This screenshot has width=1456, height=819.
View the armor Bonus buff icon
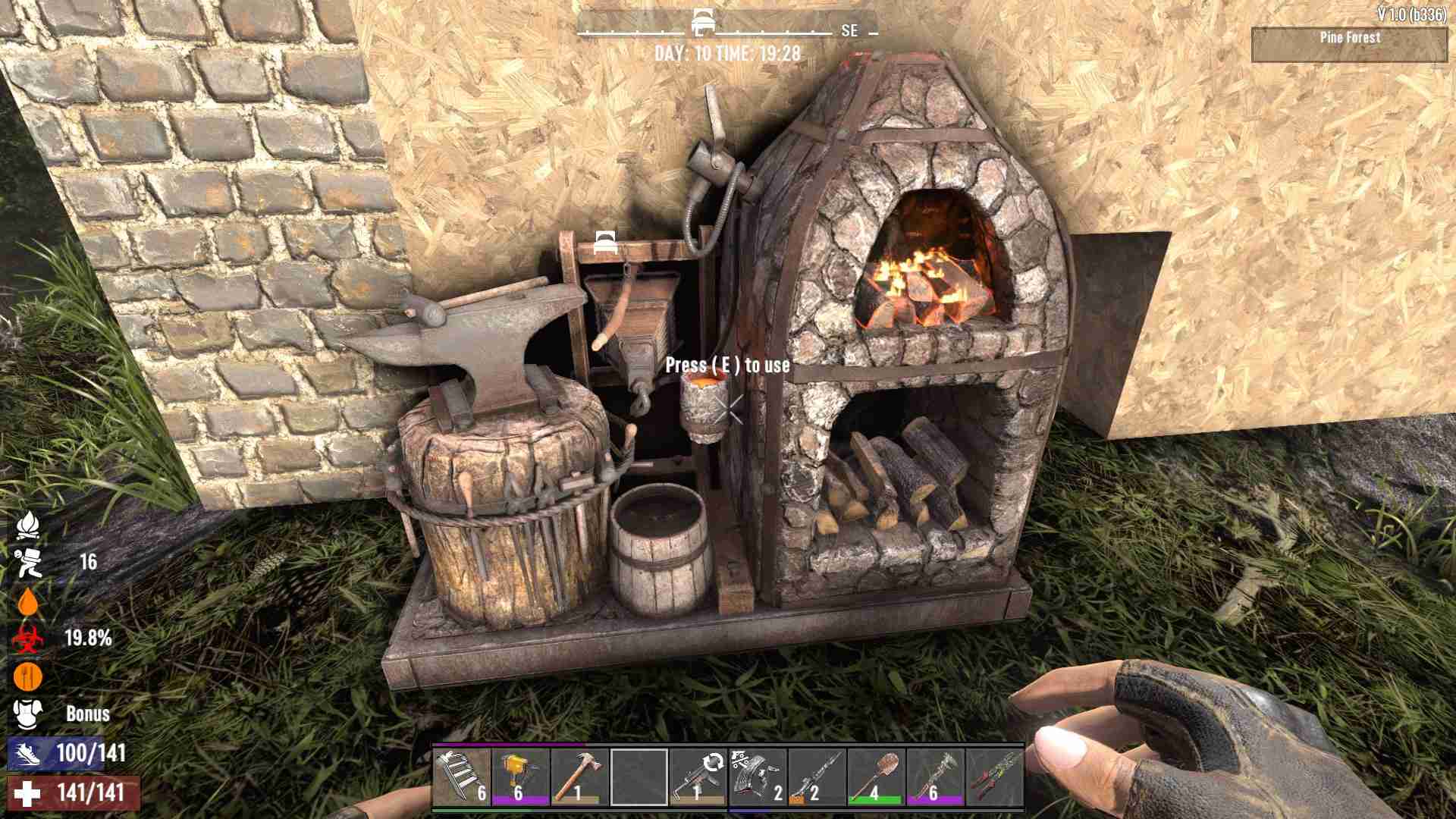tap(28, 714)
